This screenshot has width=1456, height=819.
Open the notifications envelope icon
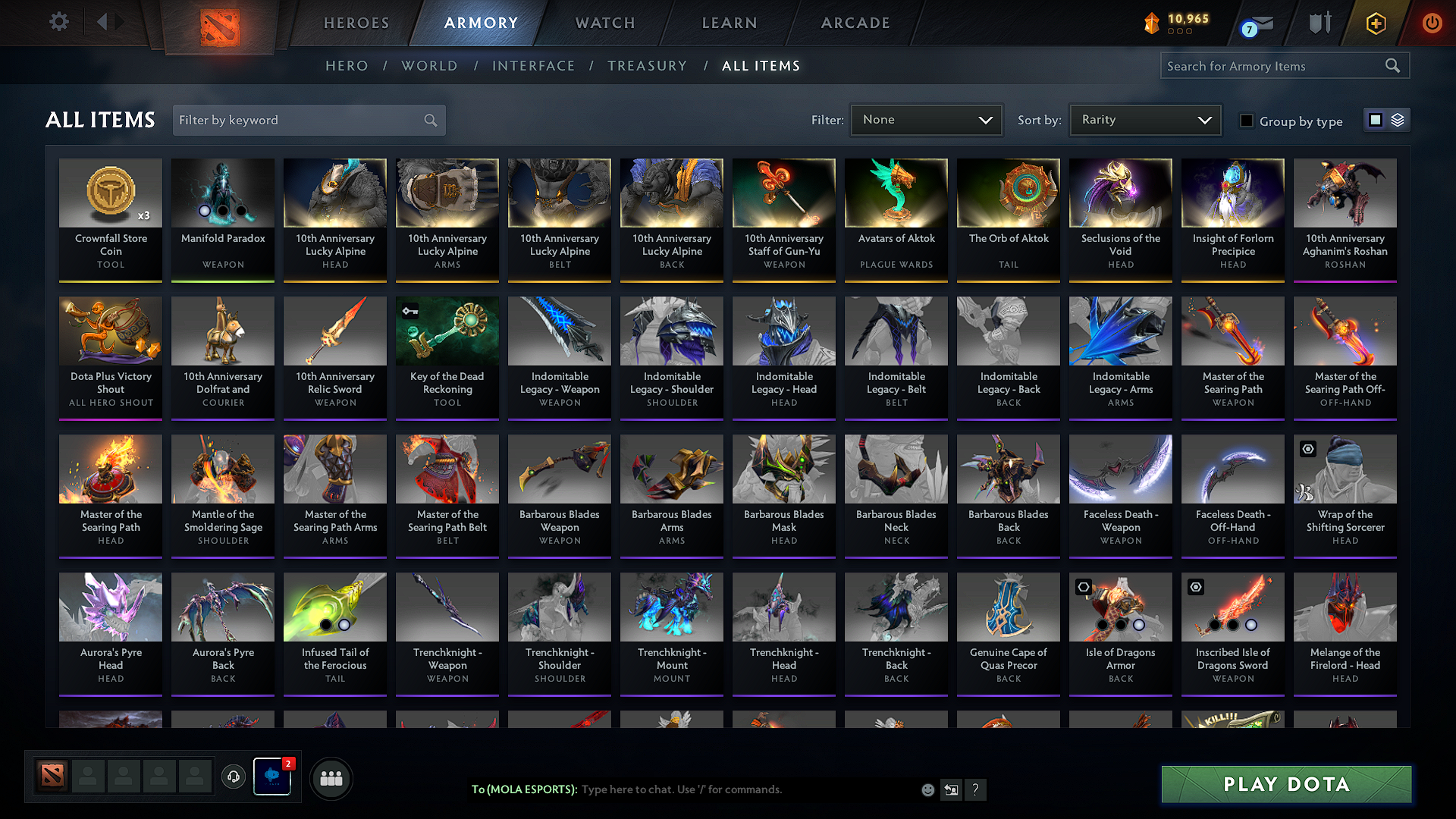1256,23
